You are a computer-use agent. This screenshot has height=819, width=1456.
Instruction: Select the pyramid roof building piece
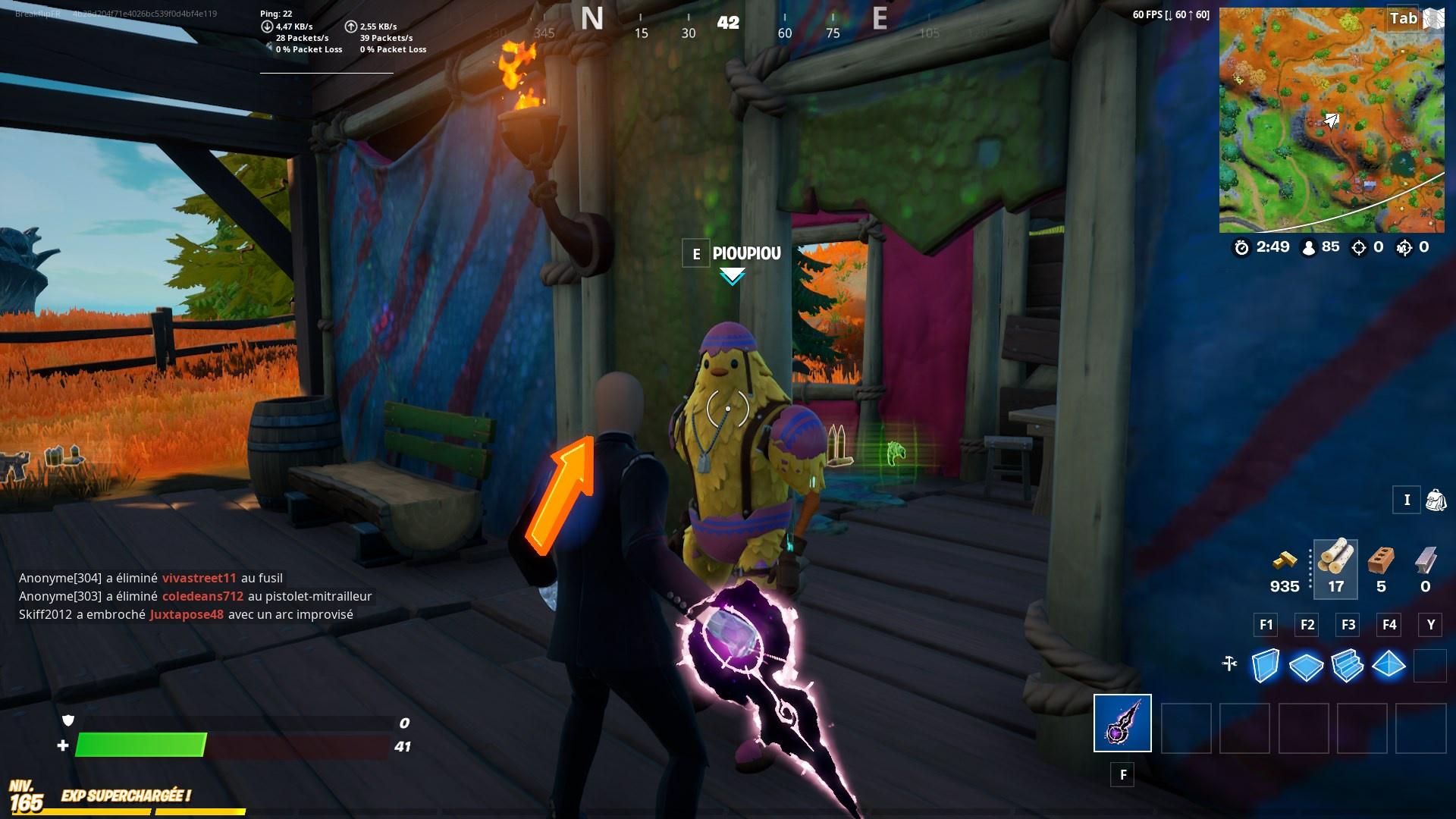(x=1389, y=664)
